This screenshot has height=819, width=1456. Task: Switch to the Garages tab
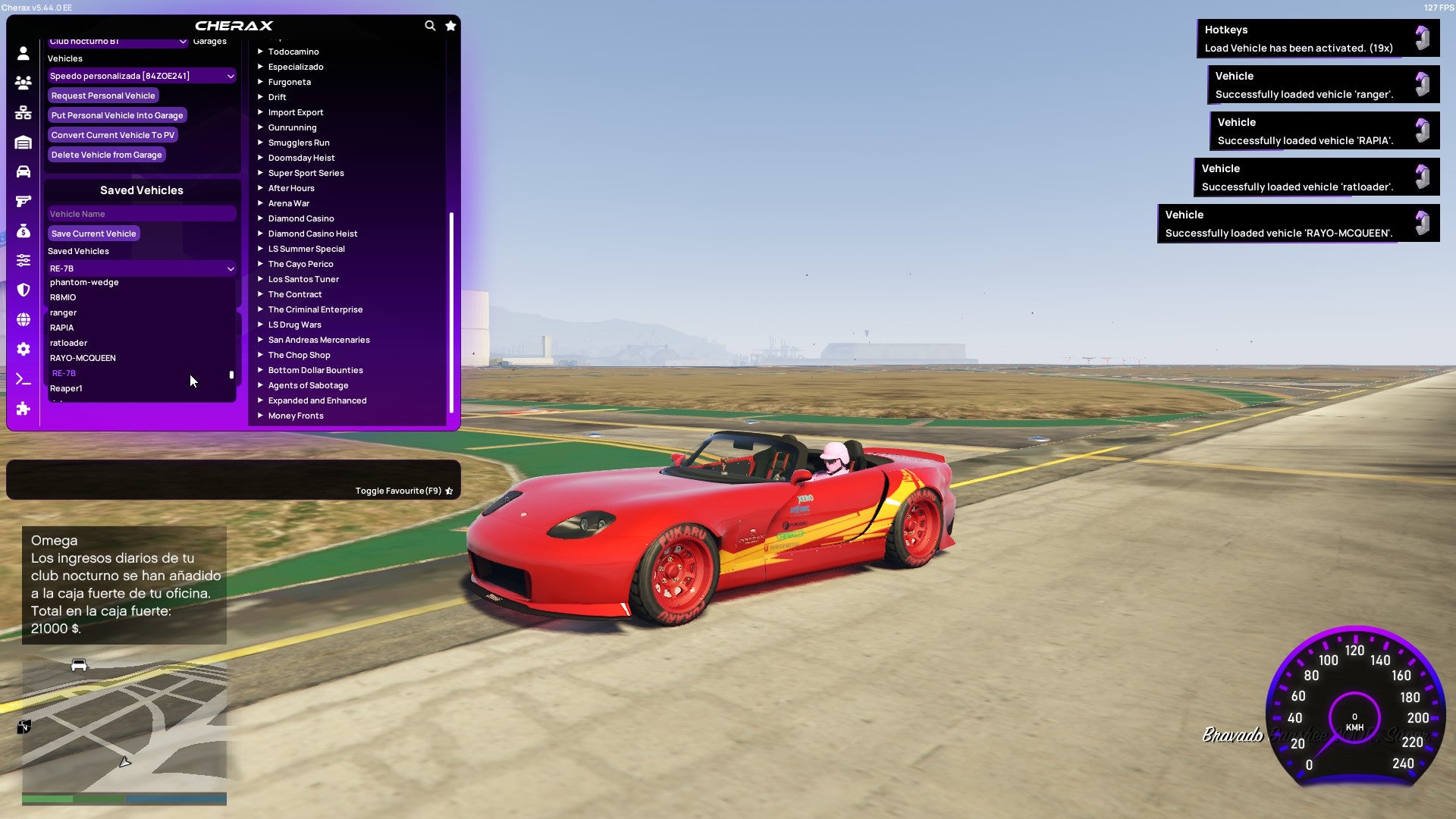pyautogui.click(x=209, y=41)
